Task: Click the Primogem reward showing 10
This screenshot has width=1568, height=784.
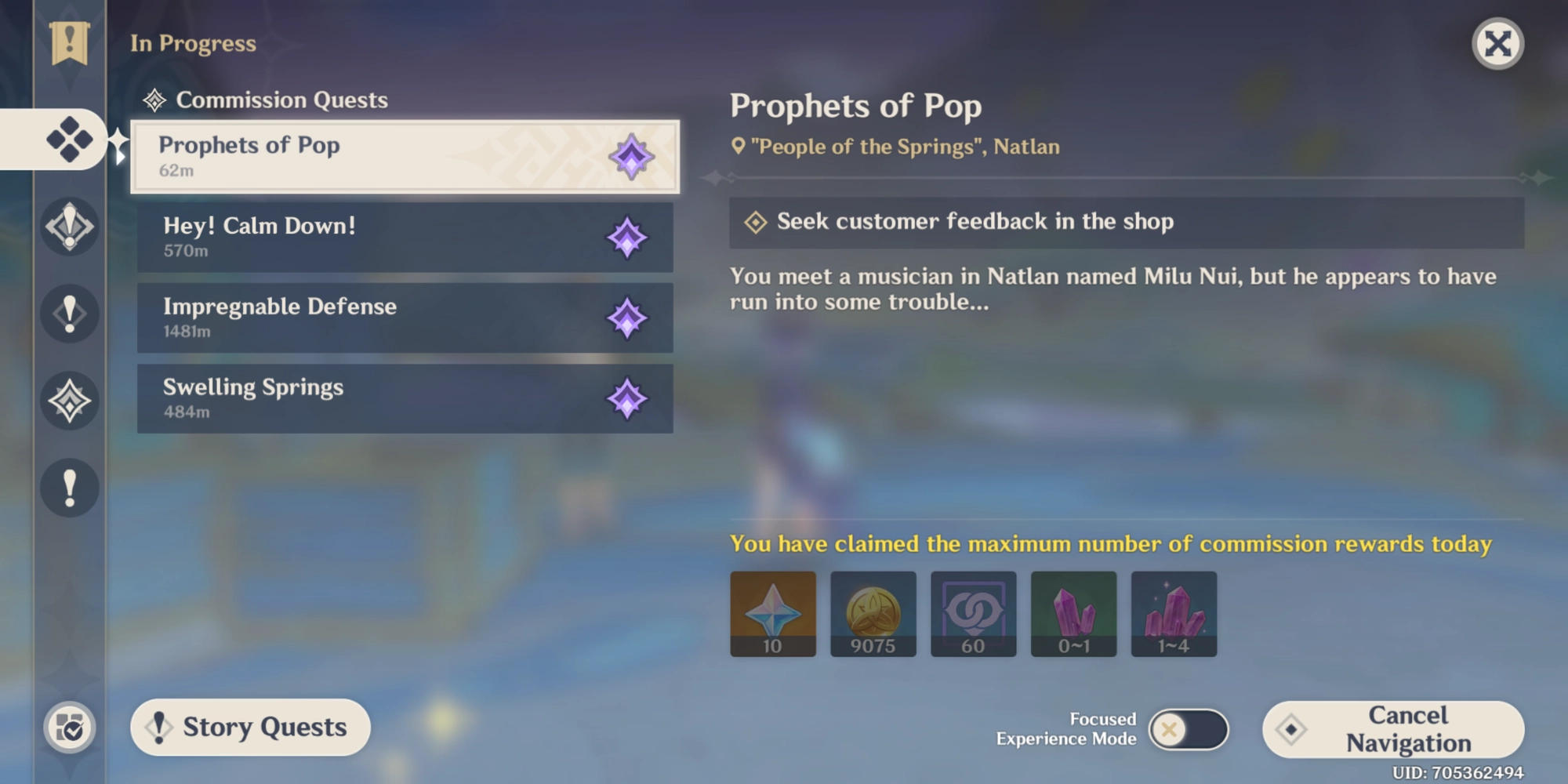Action: click(x=772, y=614)
